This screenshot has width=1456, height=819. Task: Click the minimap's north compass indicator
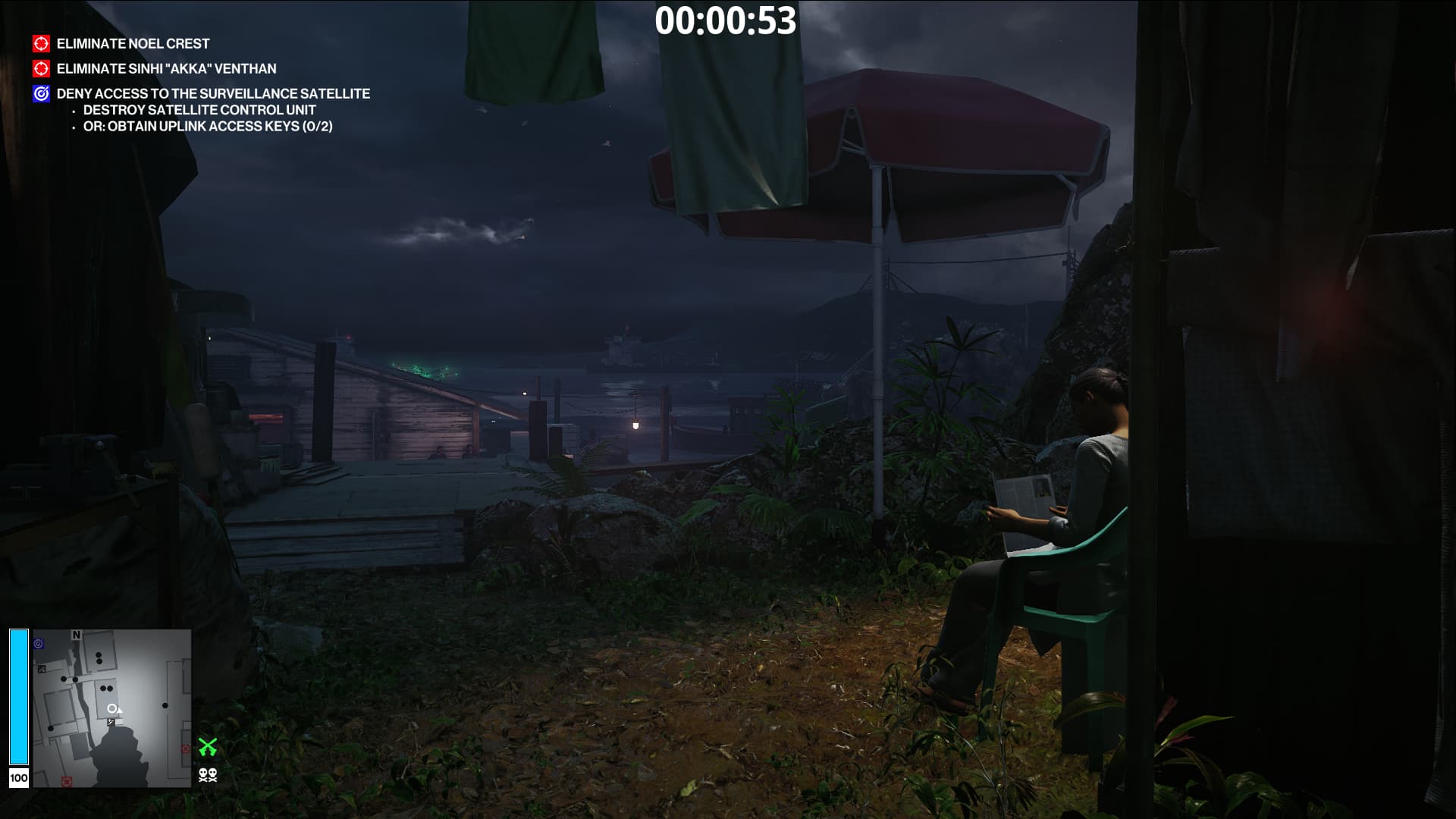(x=76, y=635)
